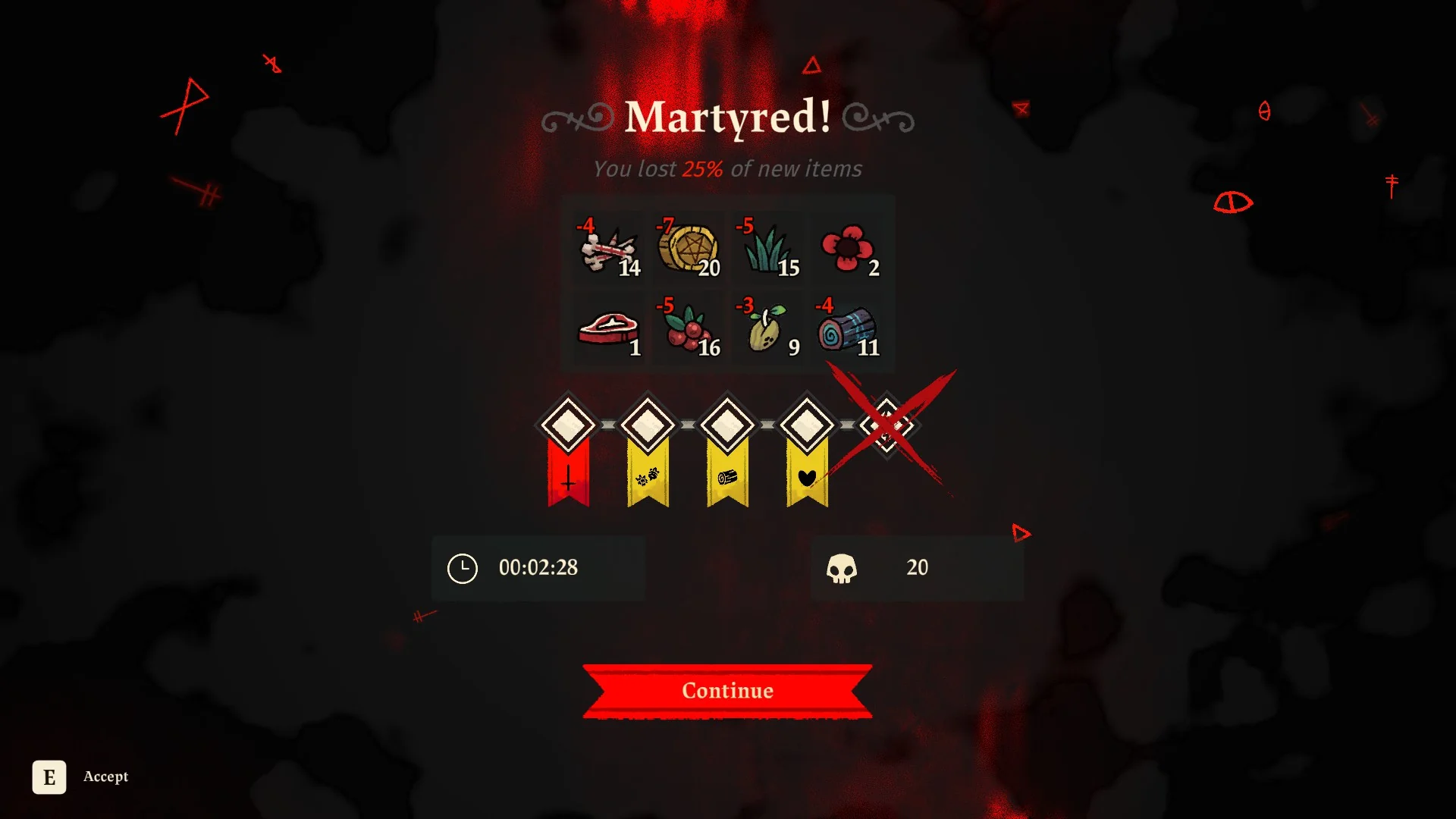Select the red berries item slot
The image size is (1456, 819).
pyautogui.click(x=689, y=329)
